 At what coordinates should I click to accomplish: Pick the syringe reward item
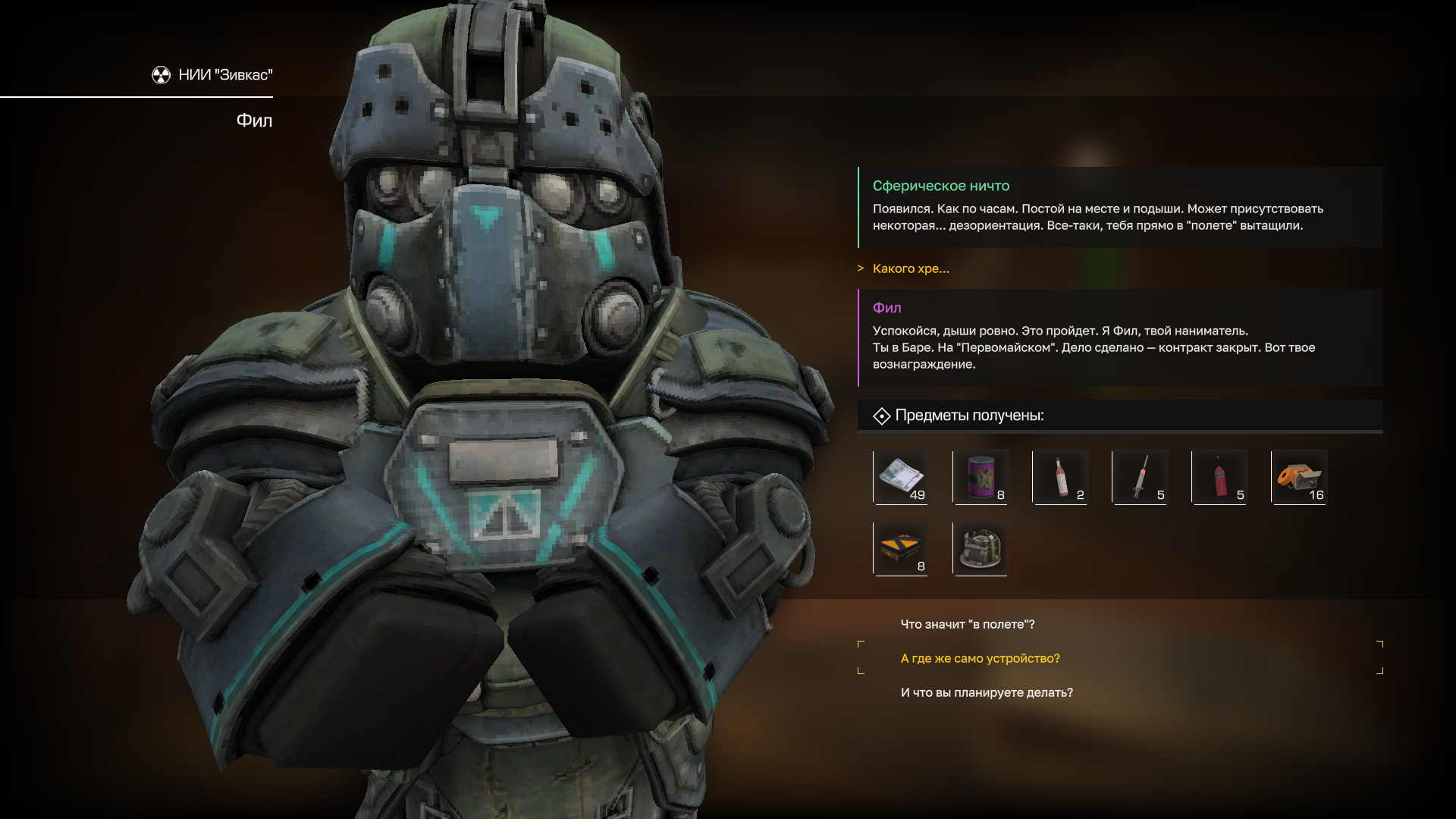click(x=1140, y=477)
